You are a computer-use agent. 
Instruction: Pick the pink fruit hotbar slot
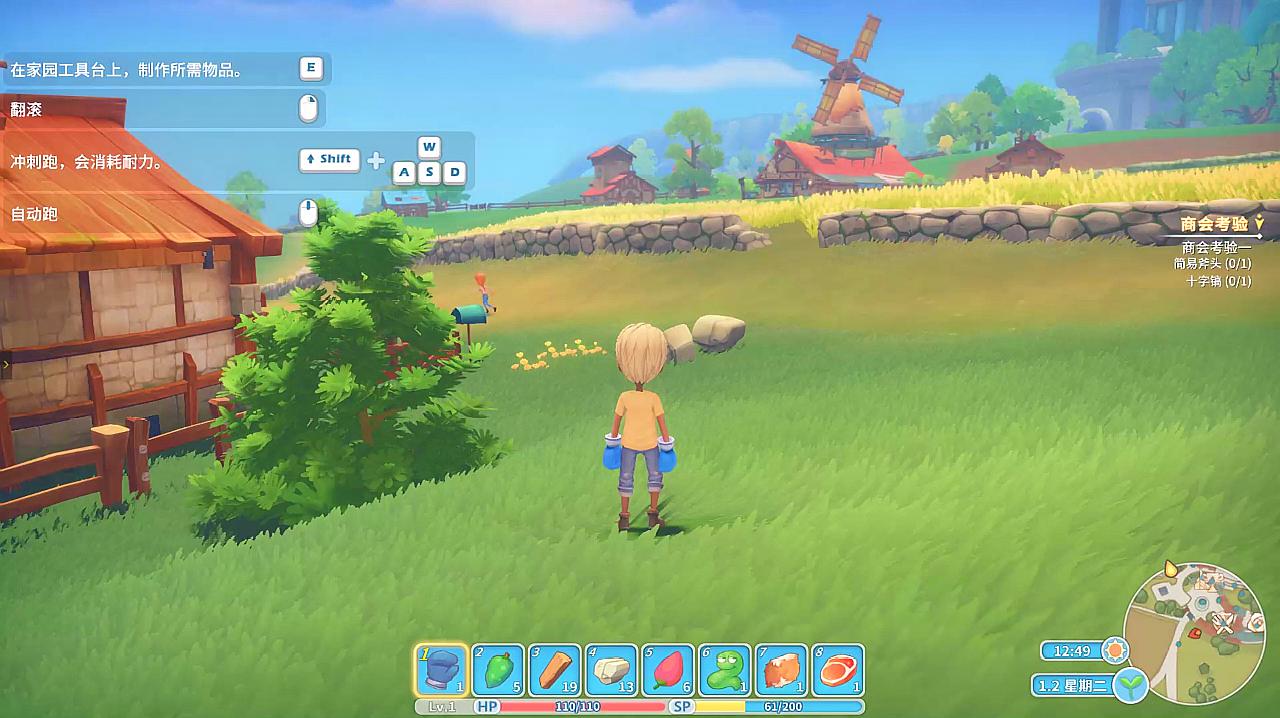click(x=668, y=669)
